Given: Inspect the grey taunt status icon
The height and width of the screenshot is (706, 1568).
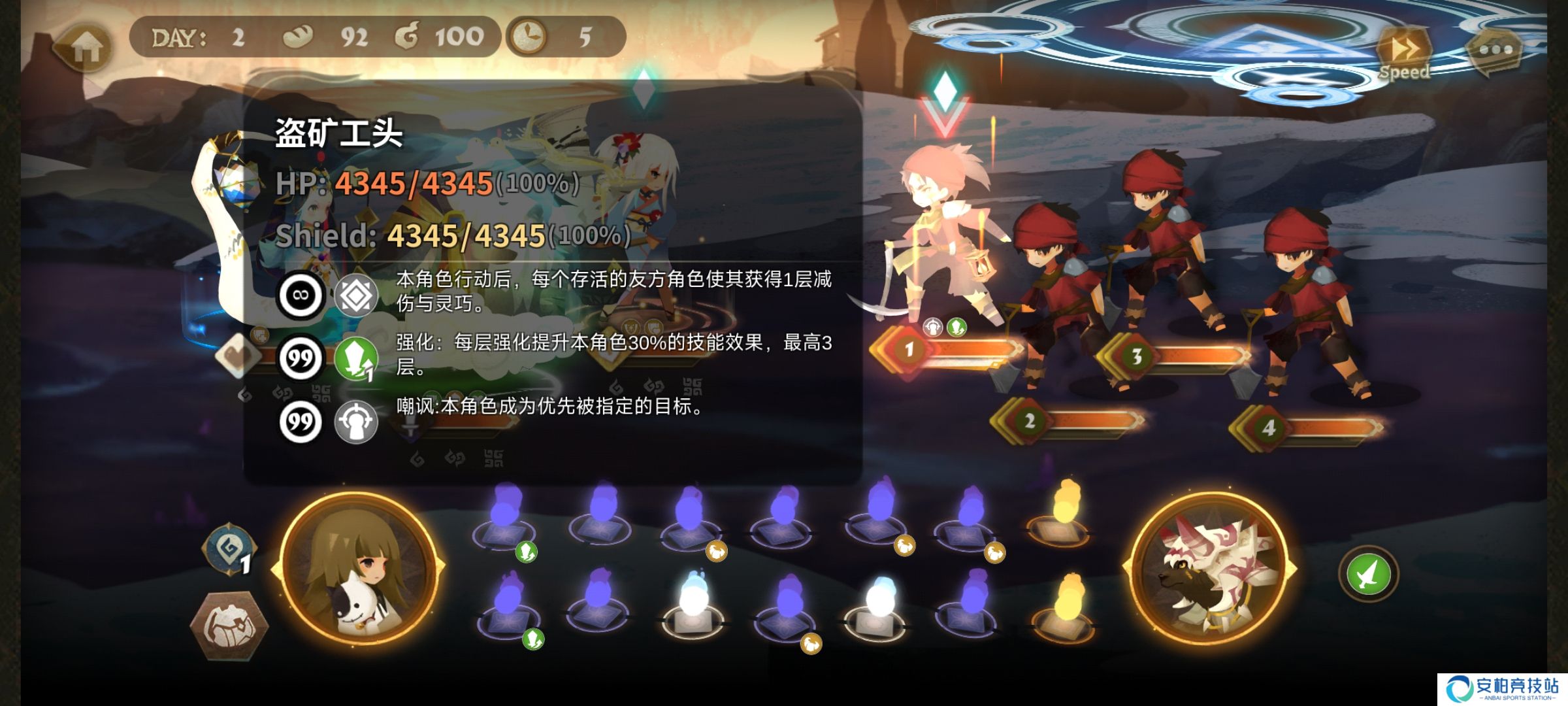Looking at the screenshot, I should coord(356,422).
